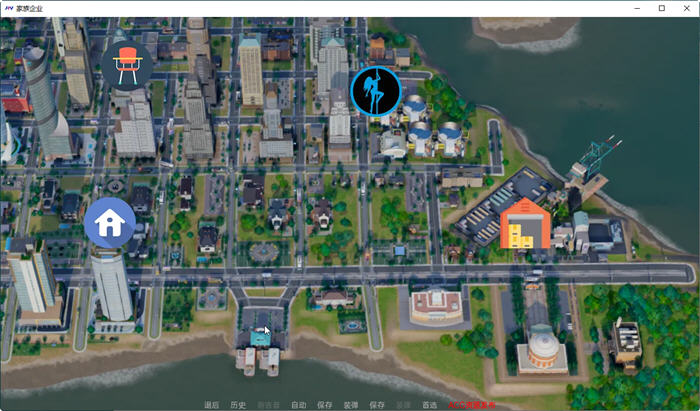Maximize the game window
The height and width of the screenshot is (411, 700).
(661, 8)
